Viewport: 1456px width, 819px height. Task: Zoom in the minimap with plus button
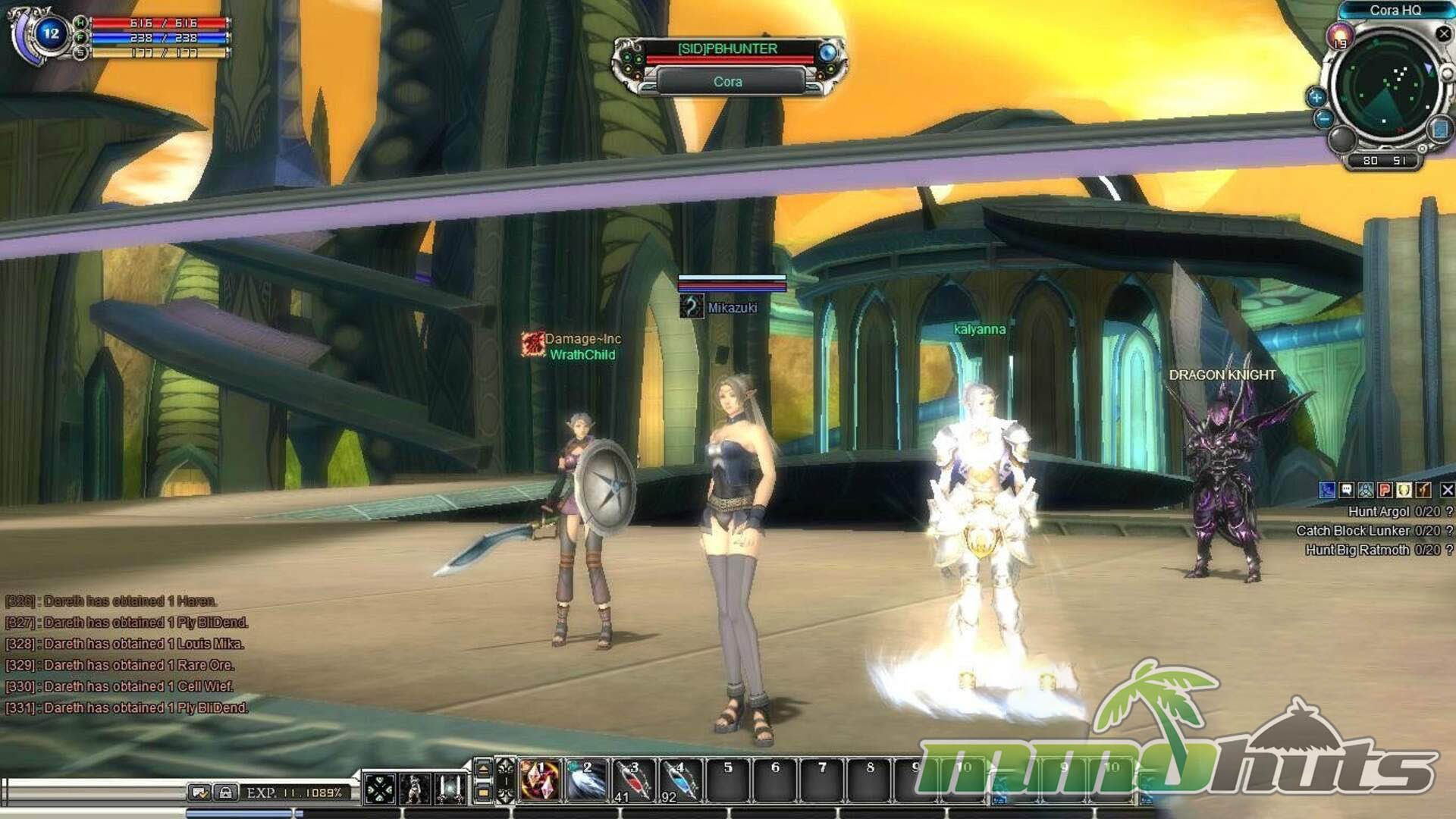click(x=1316, y=97)
